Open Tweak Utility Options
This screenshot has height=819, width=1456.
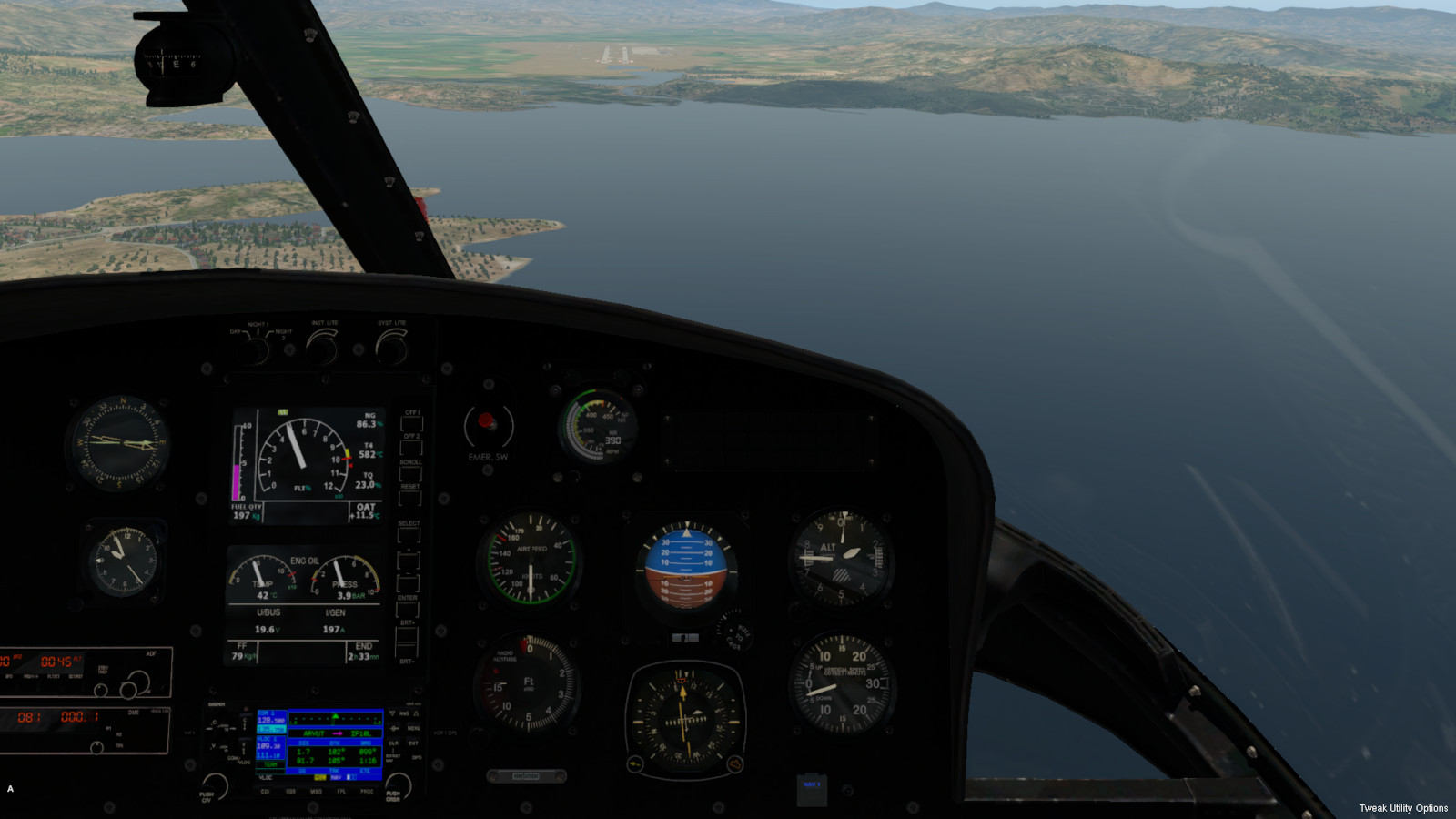[x=1402, y=808]
